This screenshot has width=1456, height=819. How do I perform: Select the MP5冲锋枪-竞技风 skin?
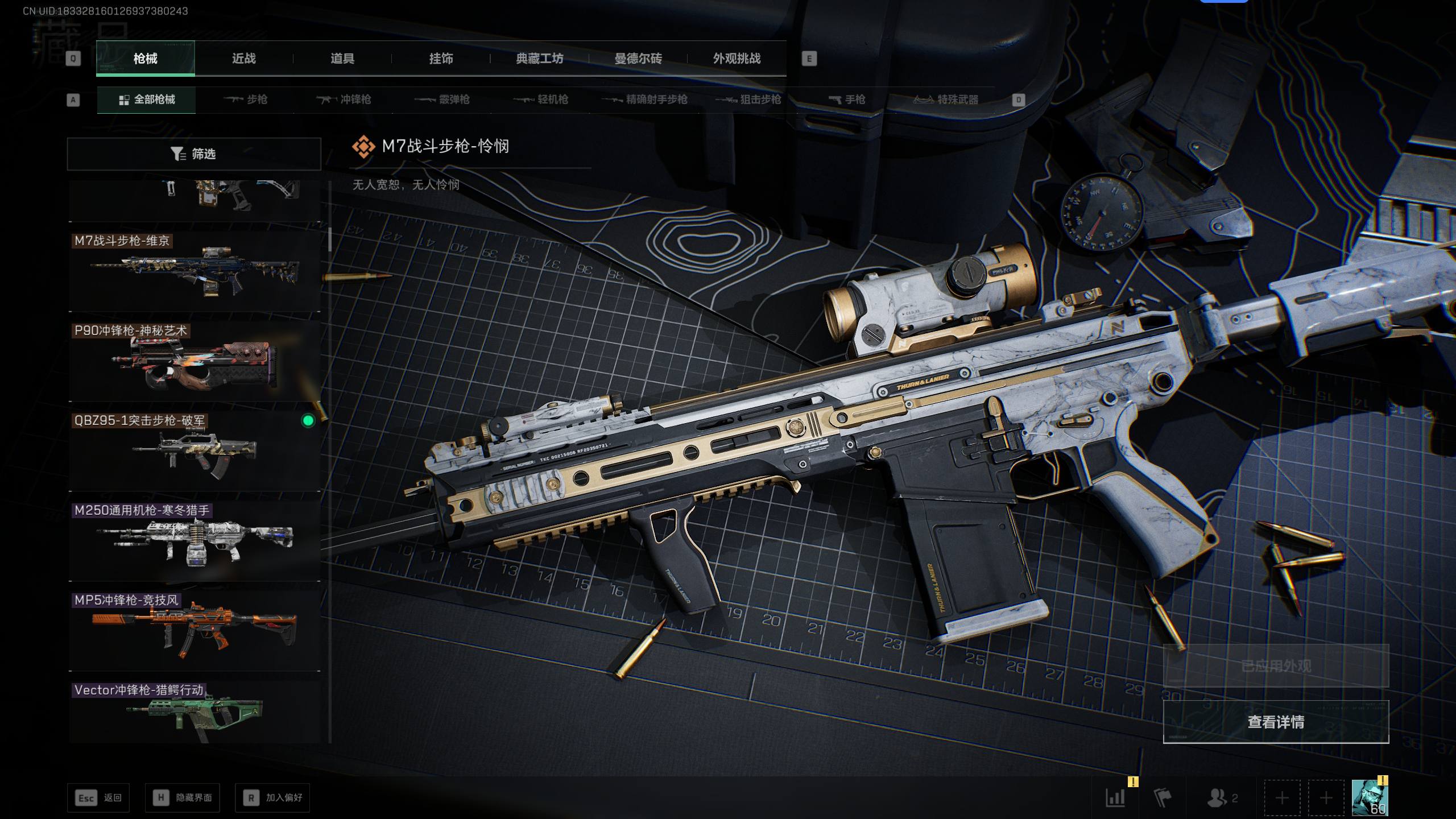(195, 631)
